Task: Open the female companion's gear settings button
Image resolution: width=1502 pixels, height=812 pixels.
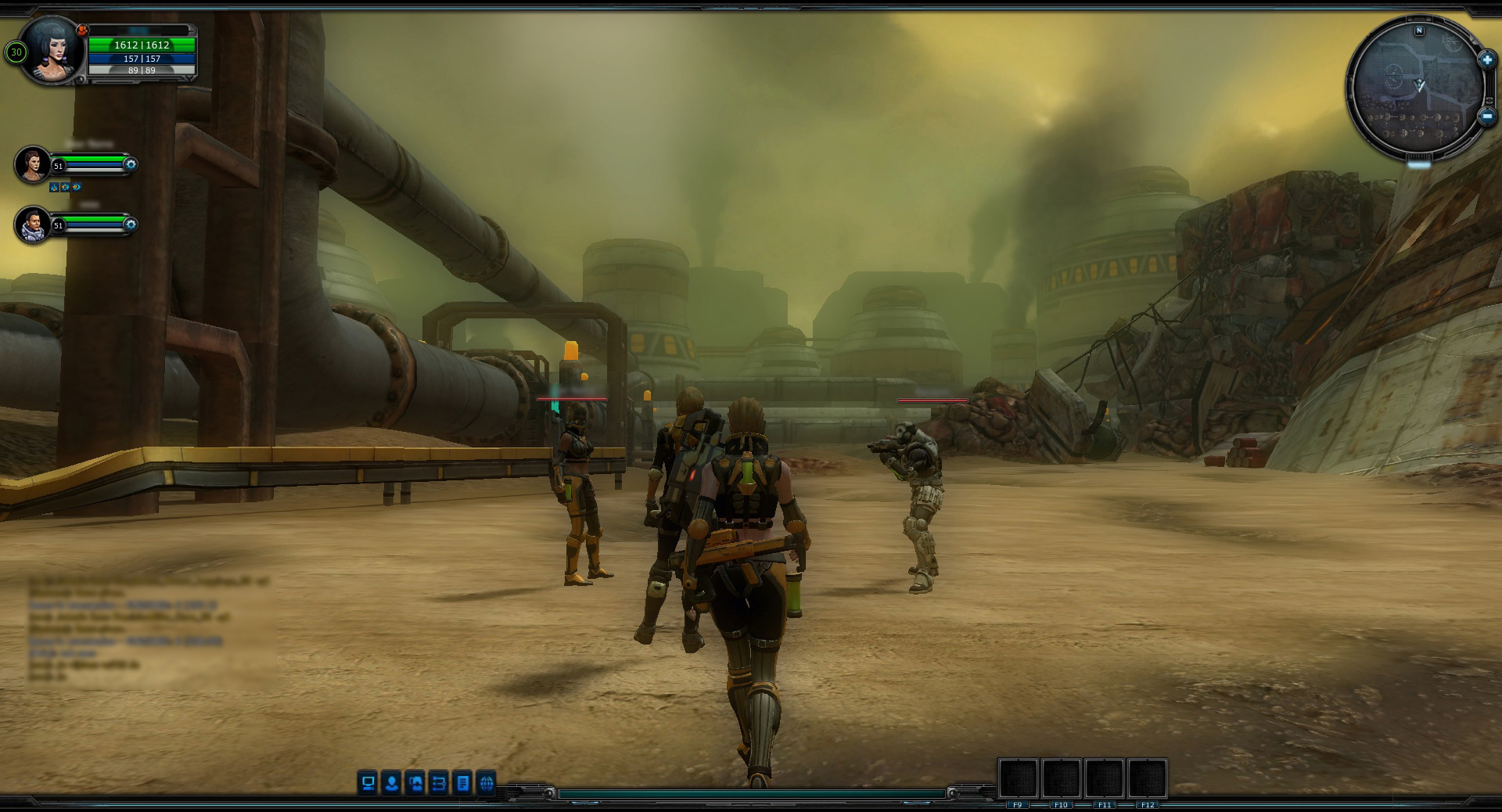Action: (x=131, y=164)
